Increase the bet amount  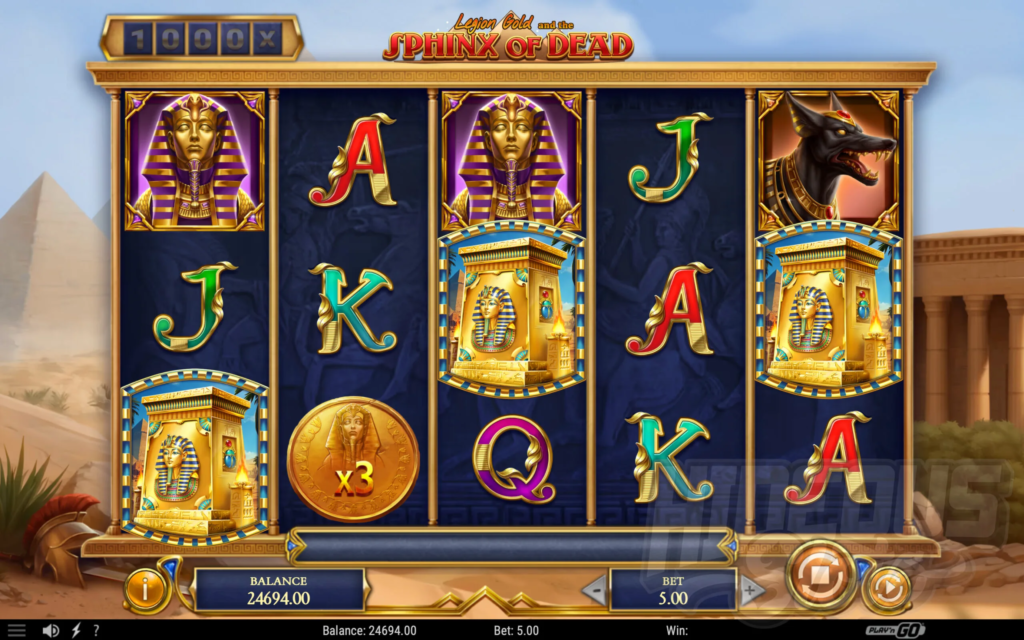pos(752,591)
